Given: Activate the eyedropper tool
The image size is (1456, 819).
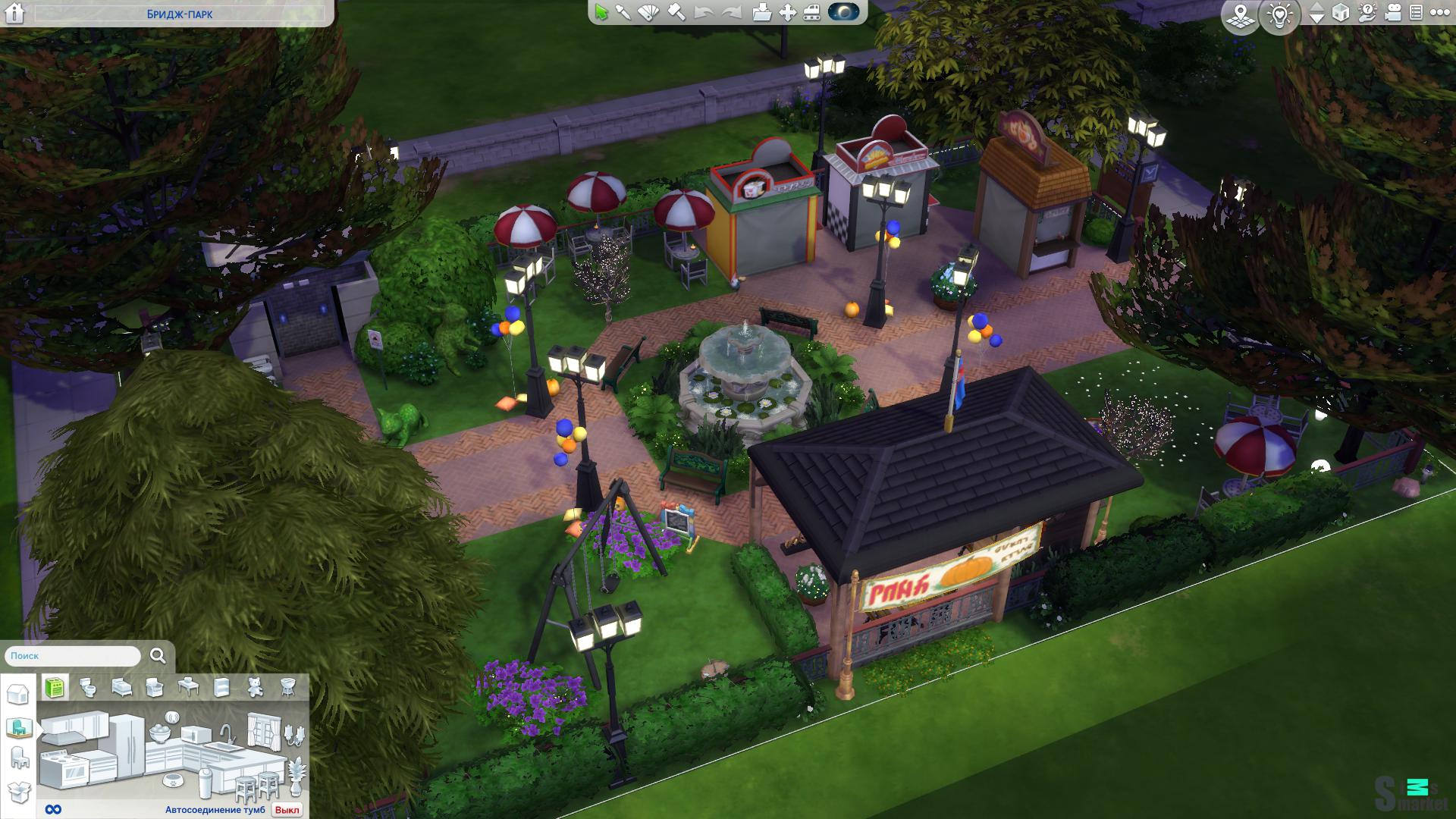Looking at the screenshot, I should (623, 13).
